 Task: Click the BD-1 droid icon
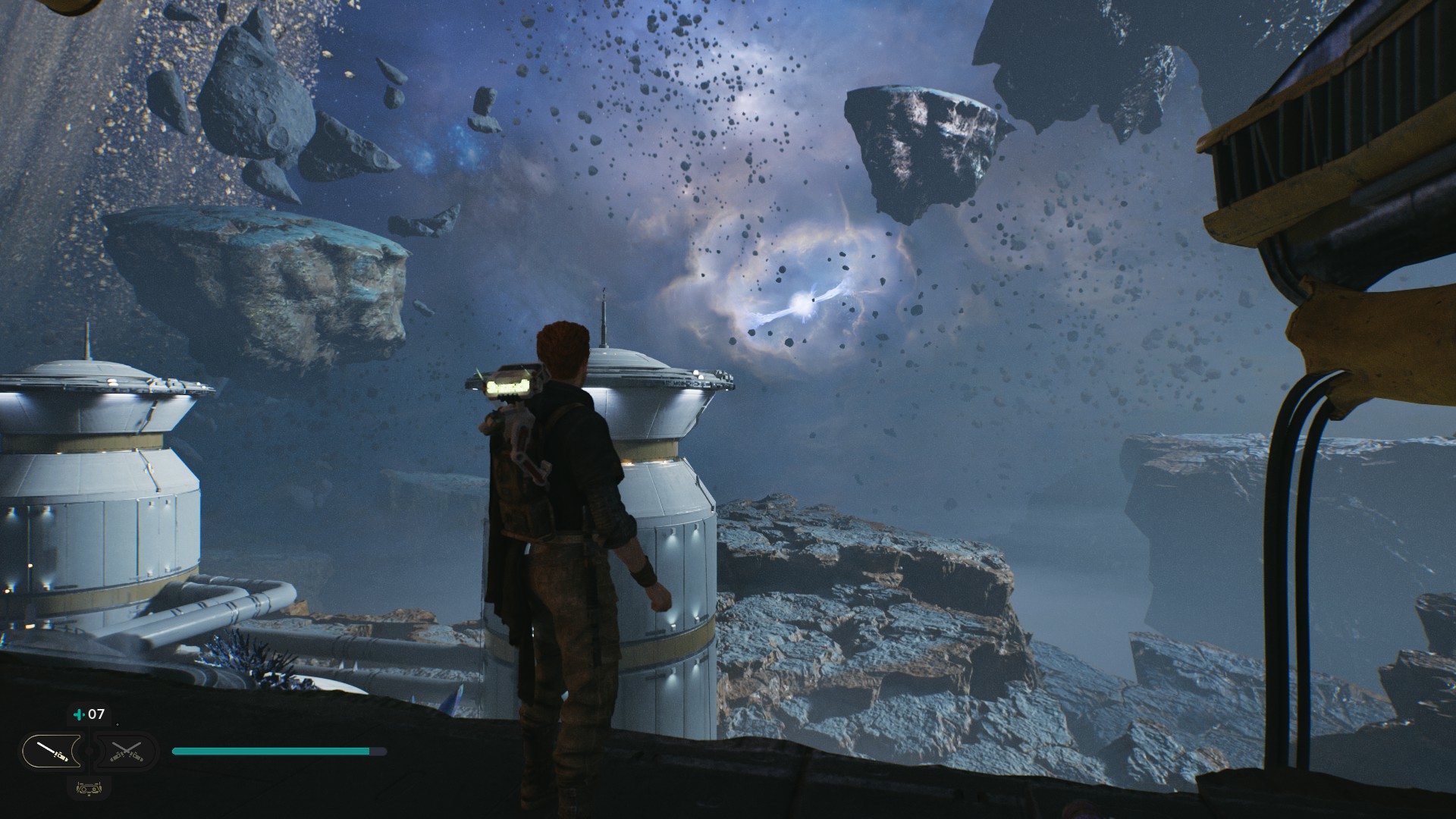tap(89, 788)
